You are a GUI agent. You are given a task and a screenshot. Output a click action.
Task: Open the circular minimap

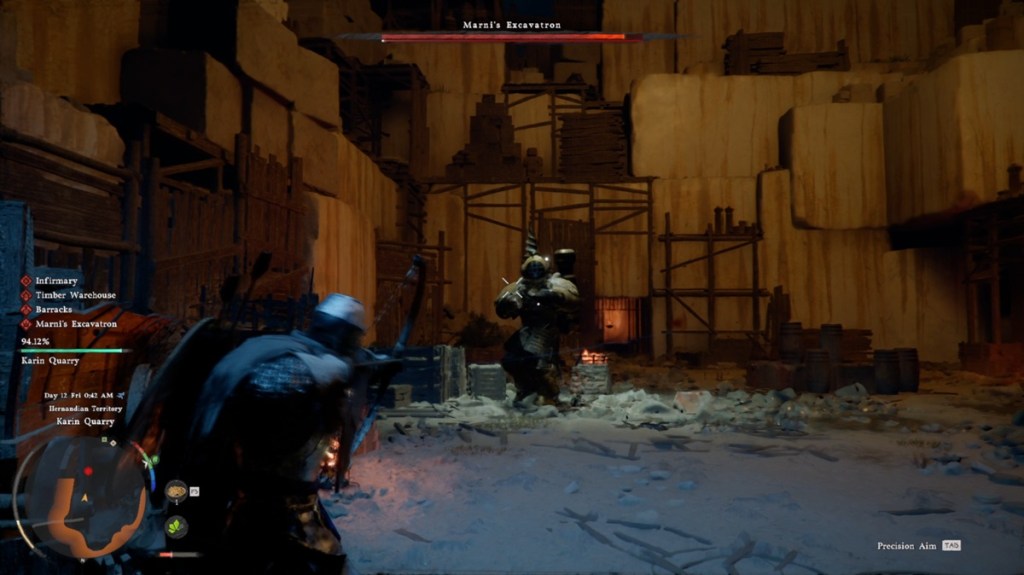click(84, 497)
